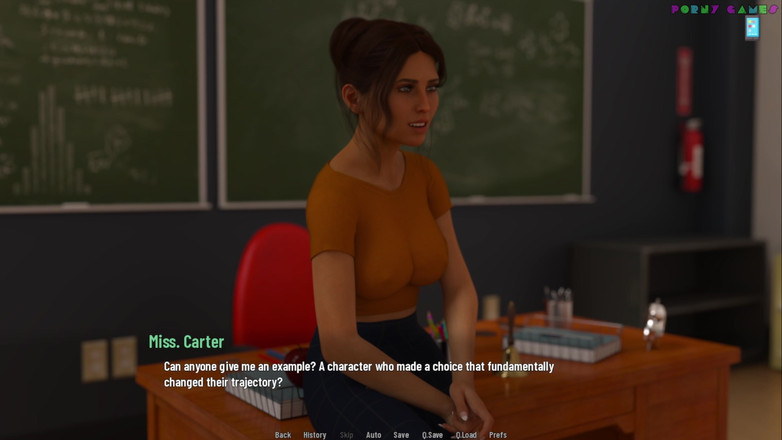
Task: Go back one line with Back
Action: [x=283, y=435]
